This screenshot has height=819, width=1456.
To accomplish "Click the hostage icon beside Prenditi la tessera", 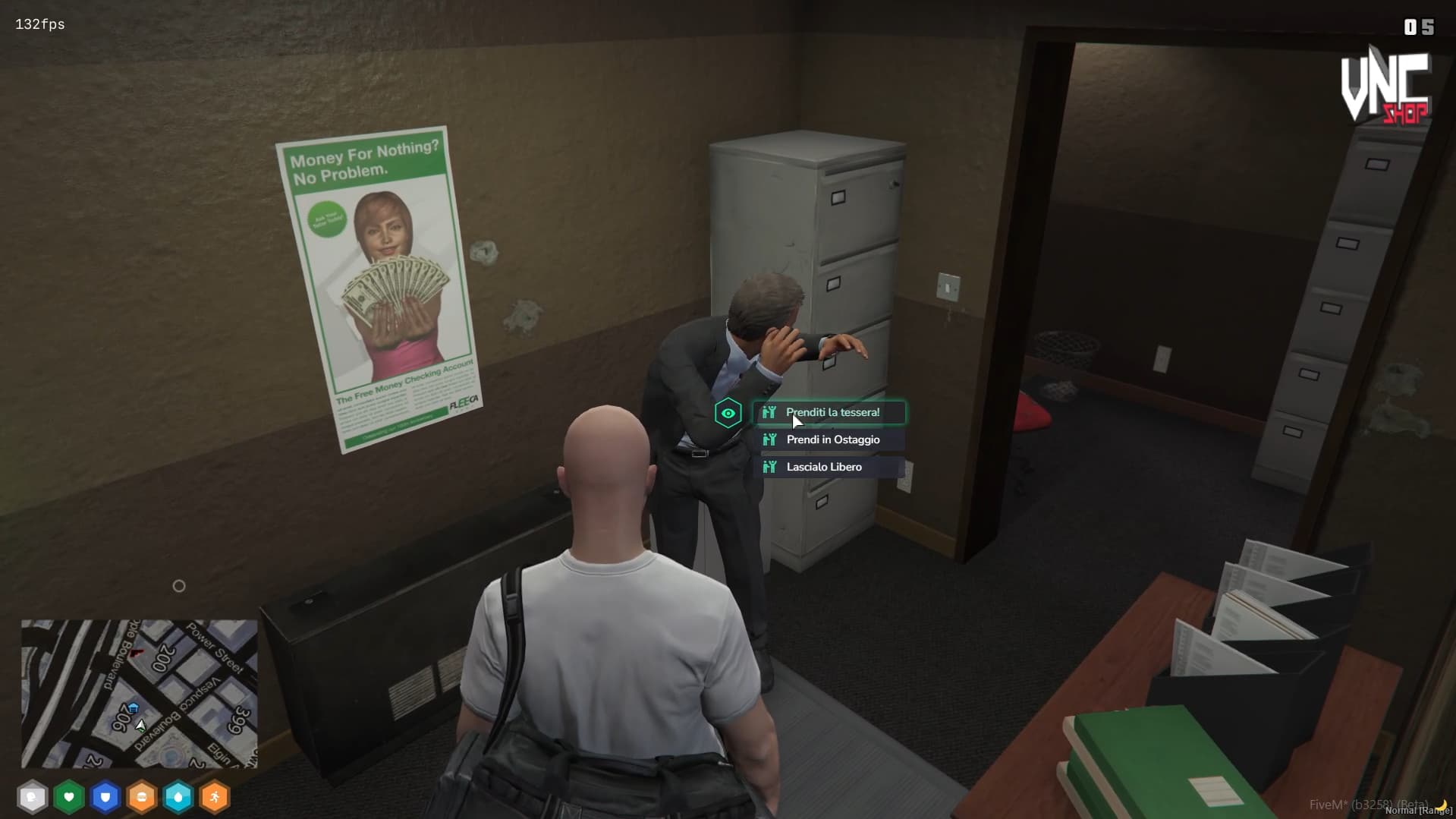I will pos(769,412).
